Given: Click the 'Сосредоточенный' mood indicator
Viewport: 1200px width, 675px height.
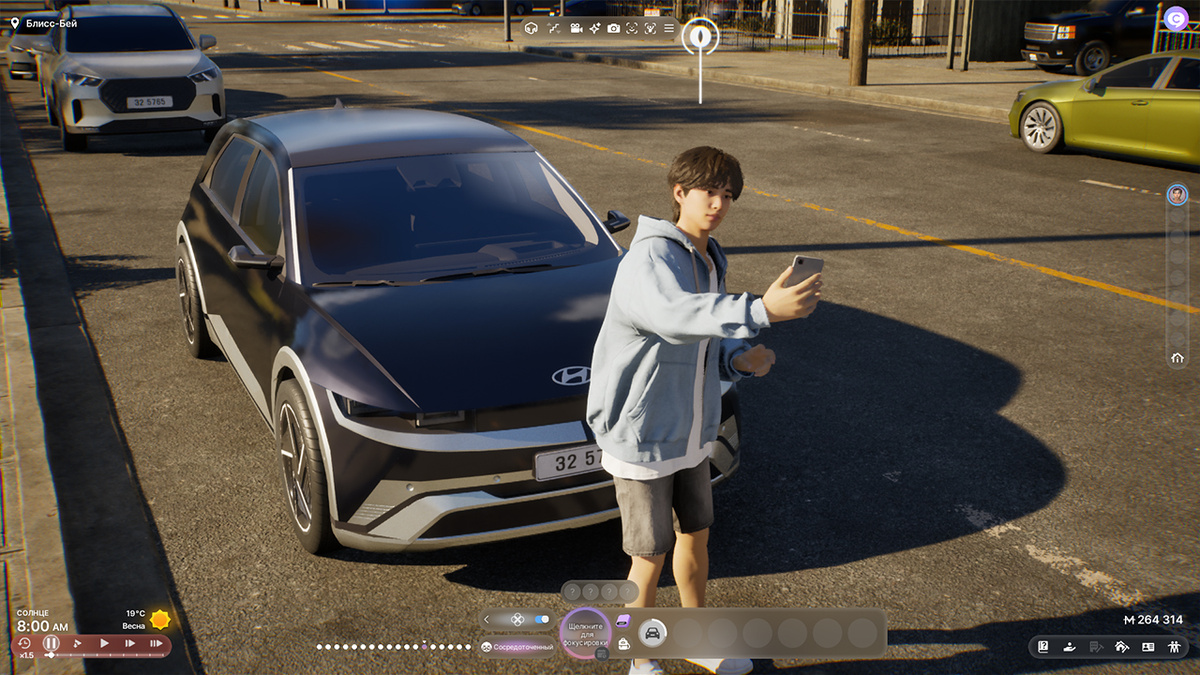Looking at the screenshot, I should (x=518, y=647).
